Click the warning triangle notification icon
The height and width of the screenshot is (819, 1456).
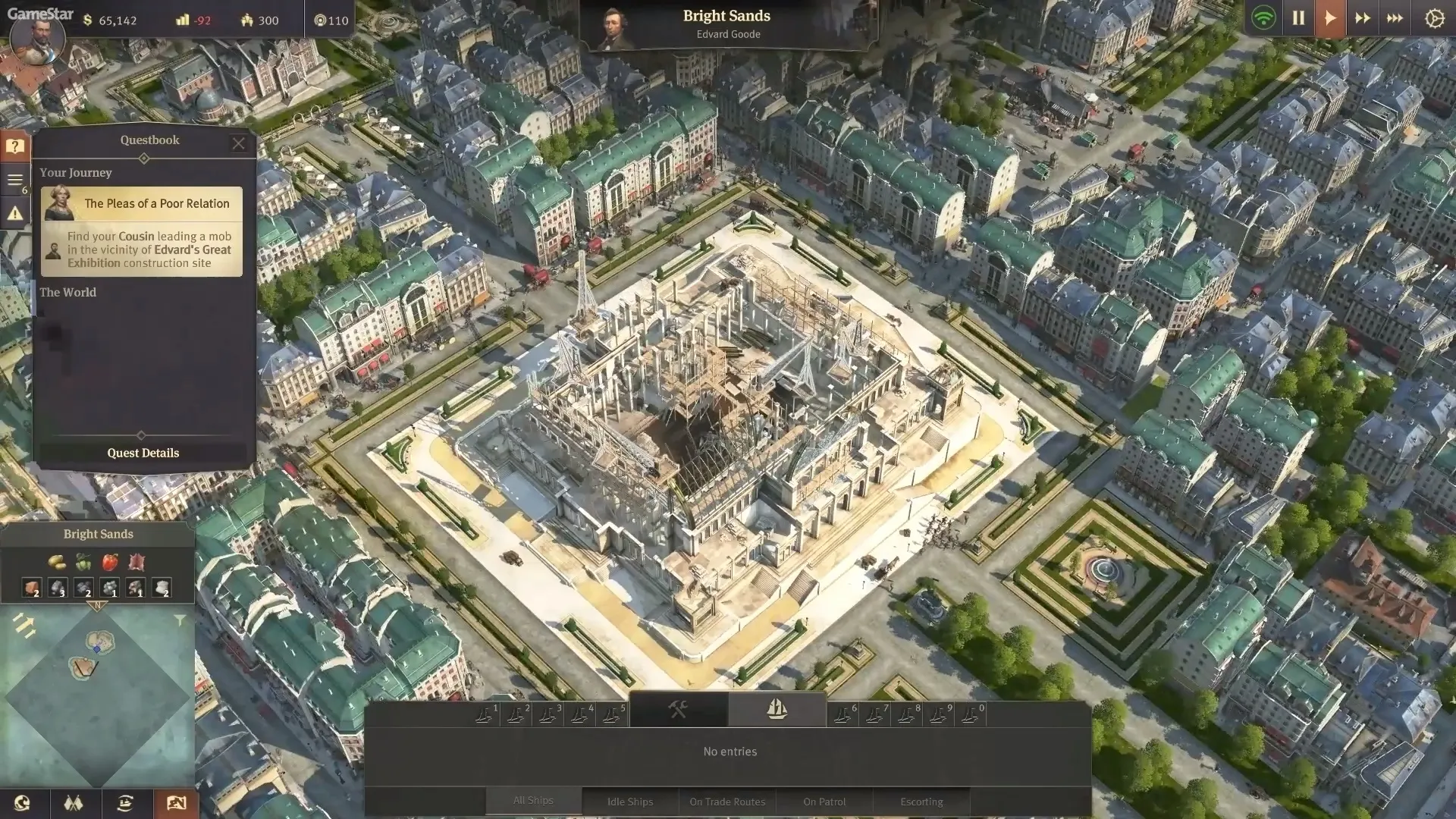click(x=15, y=215)
